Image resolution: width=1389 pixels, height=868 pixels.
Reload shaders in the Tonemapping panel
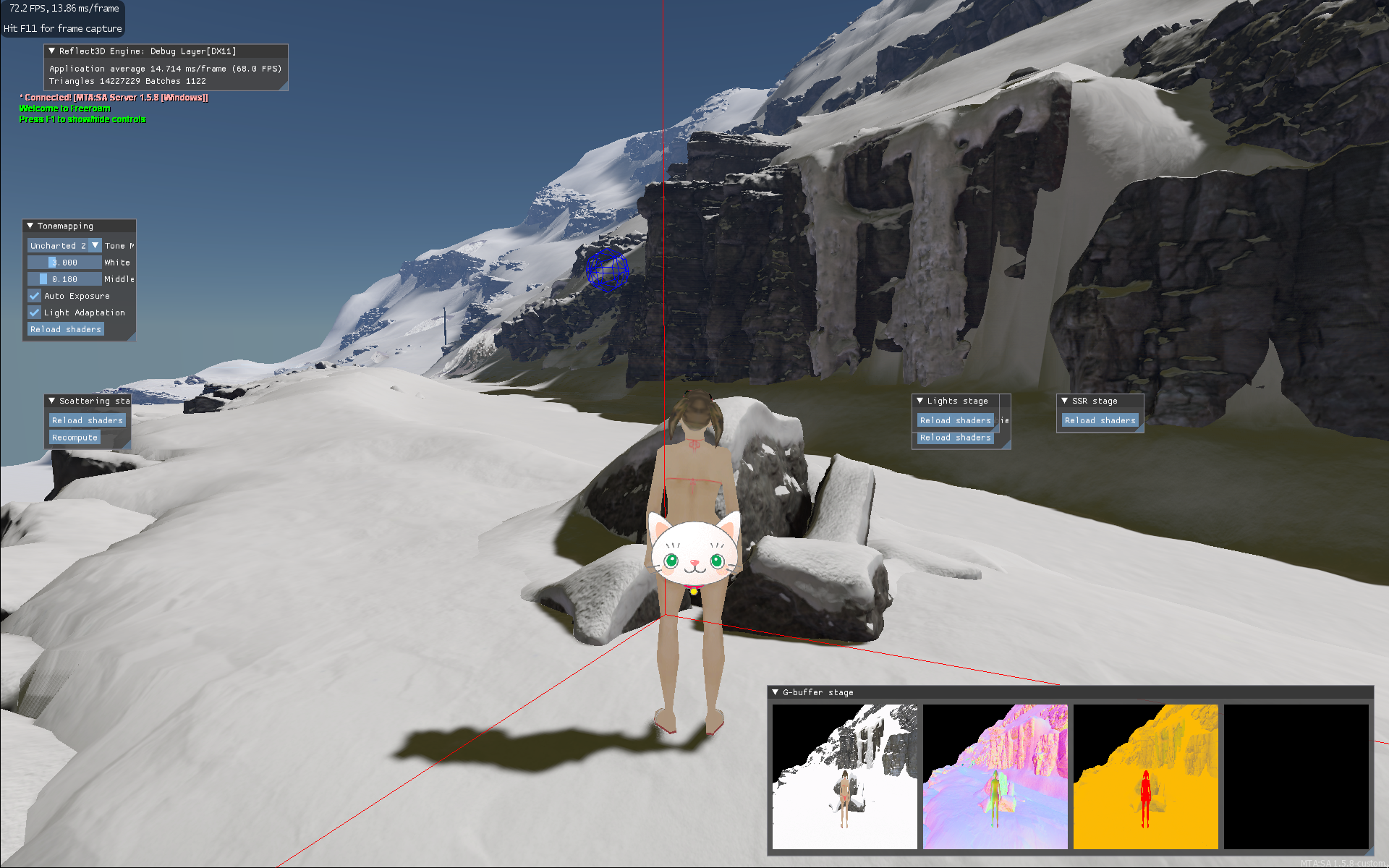tap(66, 329)
